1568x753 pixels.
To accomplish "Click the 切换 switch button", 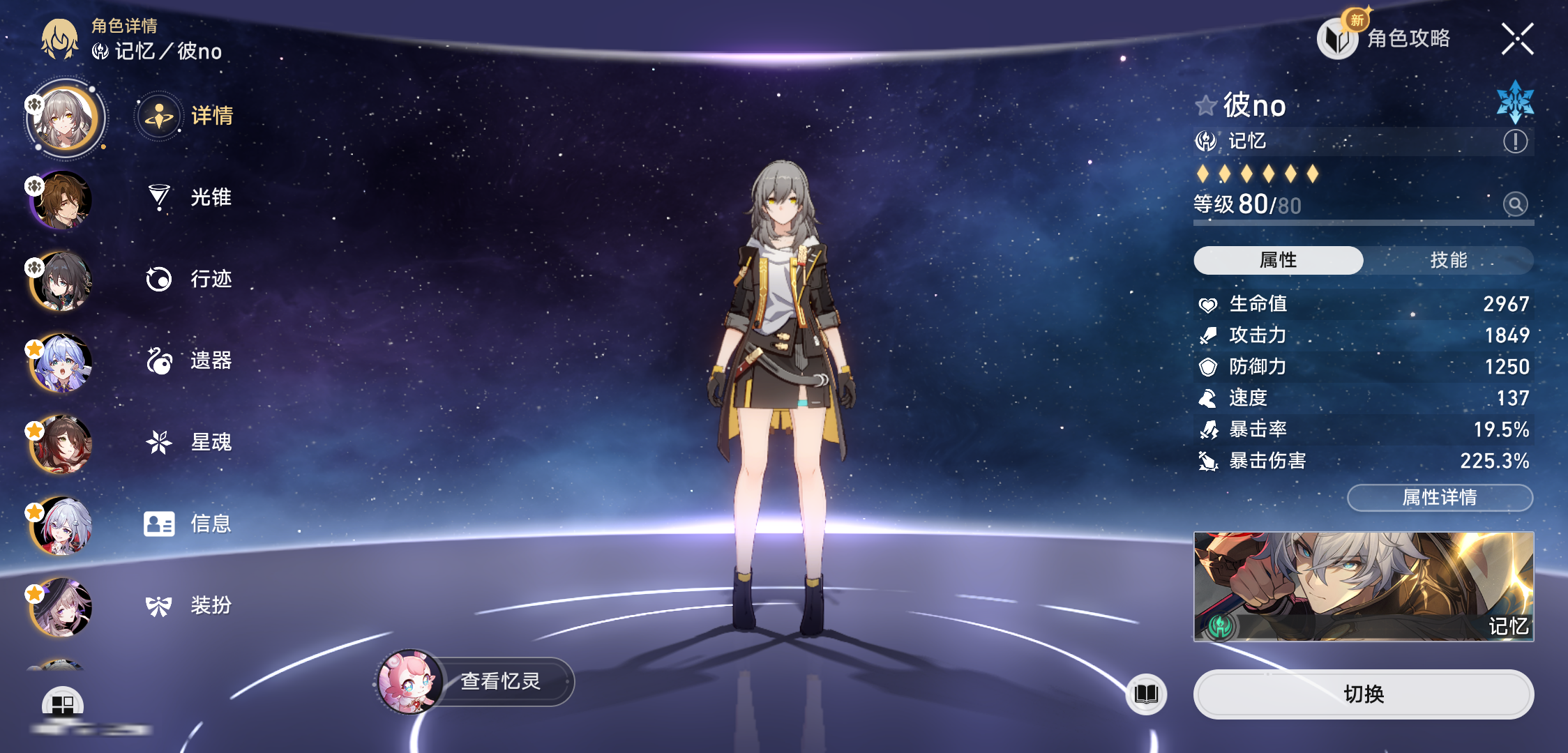I will point(1363,694).
